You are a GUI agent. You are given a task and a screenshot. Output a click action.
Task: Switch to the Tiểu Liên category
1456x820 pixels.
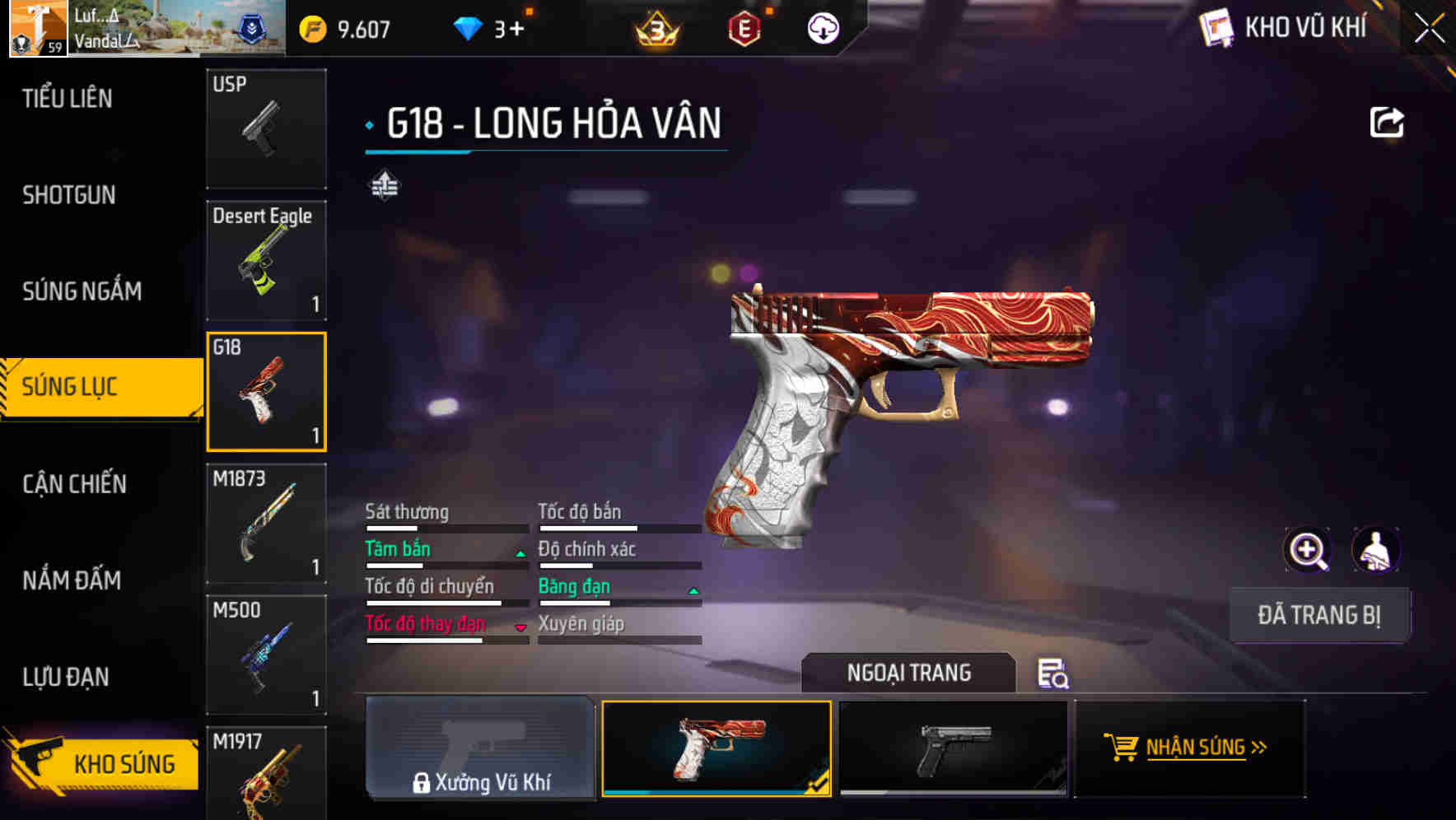(68, 99)
